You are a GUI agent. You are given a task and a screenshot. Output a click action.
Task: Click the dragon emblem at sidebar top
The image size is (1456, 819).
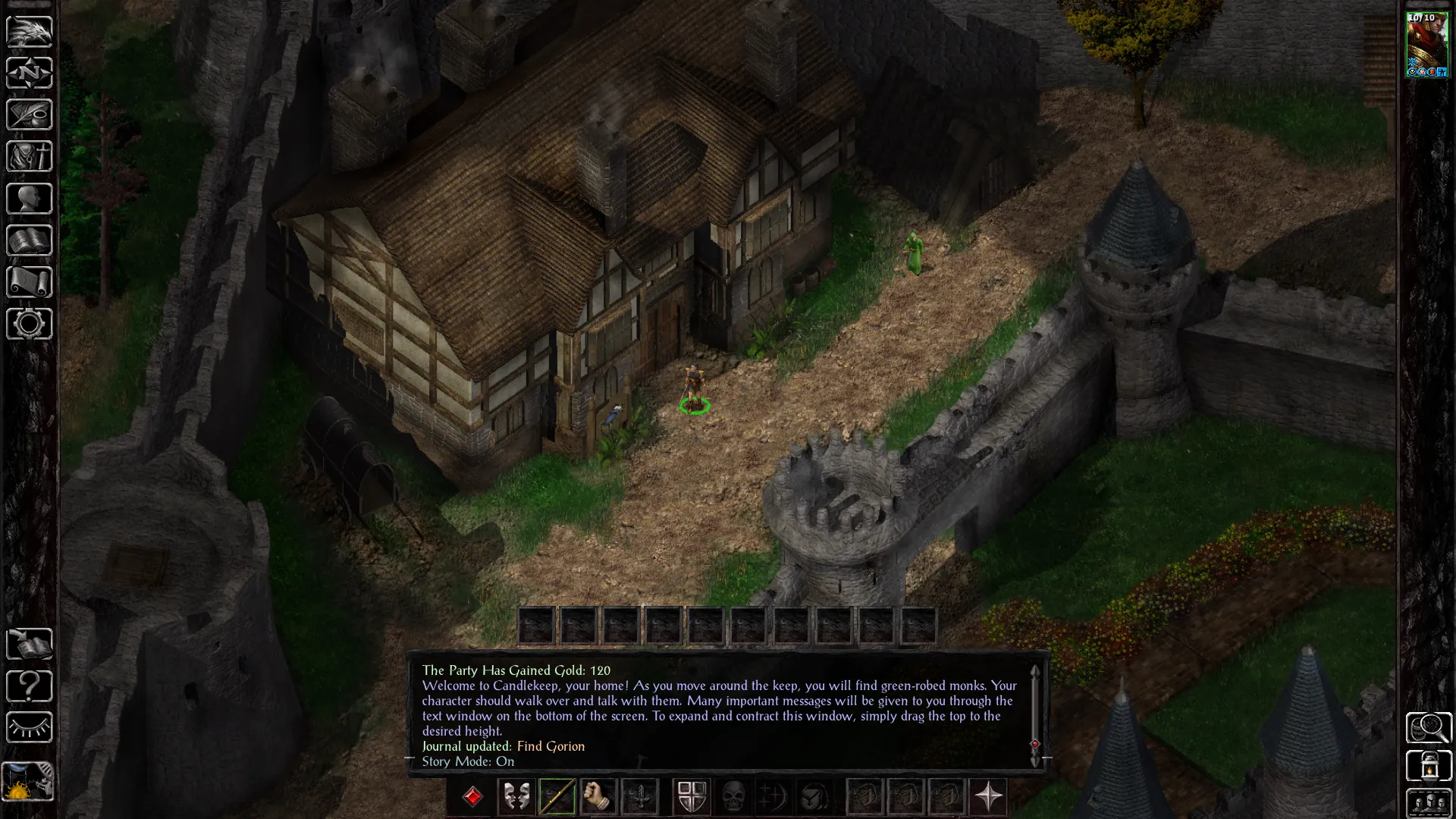click(x=29, y=32)
